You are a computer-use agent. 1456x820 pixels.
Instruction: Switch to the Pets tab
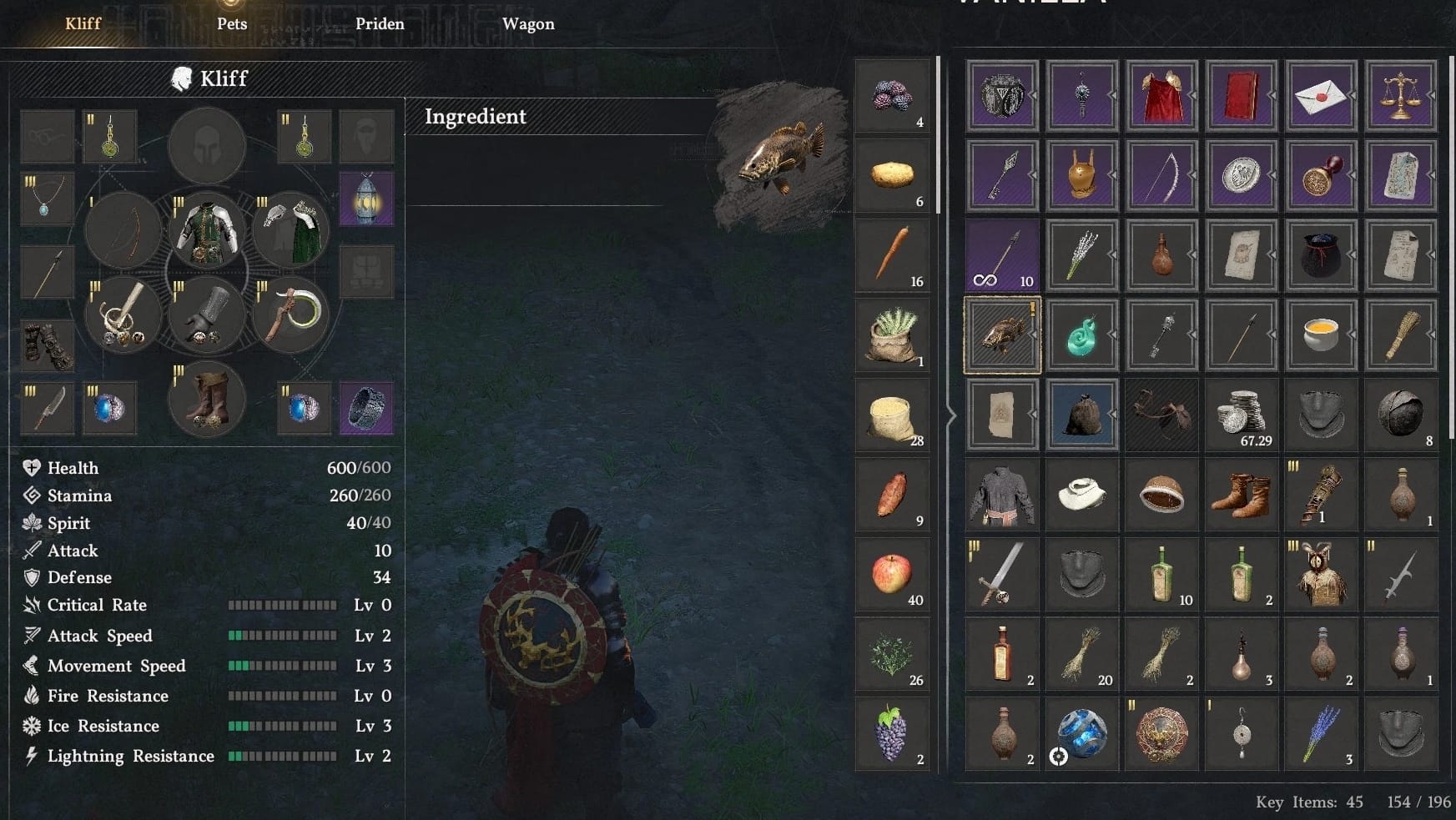point(232,24)
